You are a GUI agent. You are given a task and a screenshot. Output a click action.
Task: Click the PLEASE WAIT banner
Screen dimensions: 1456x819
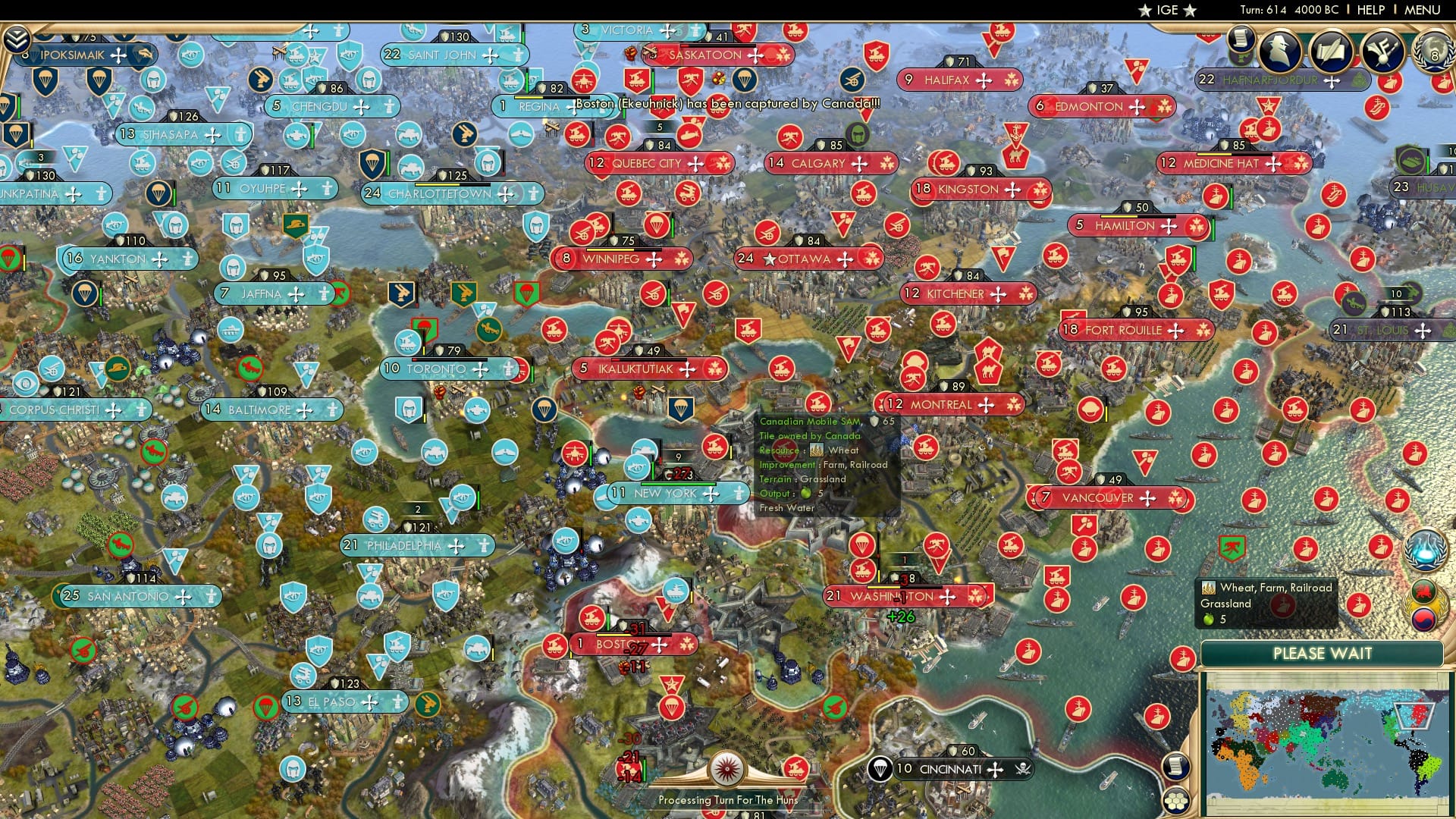tap(1323, 653)
